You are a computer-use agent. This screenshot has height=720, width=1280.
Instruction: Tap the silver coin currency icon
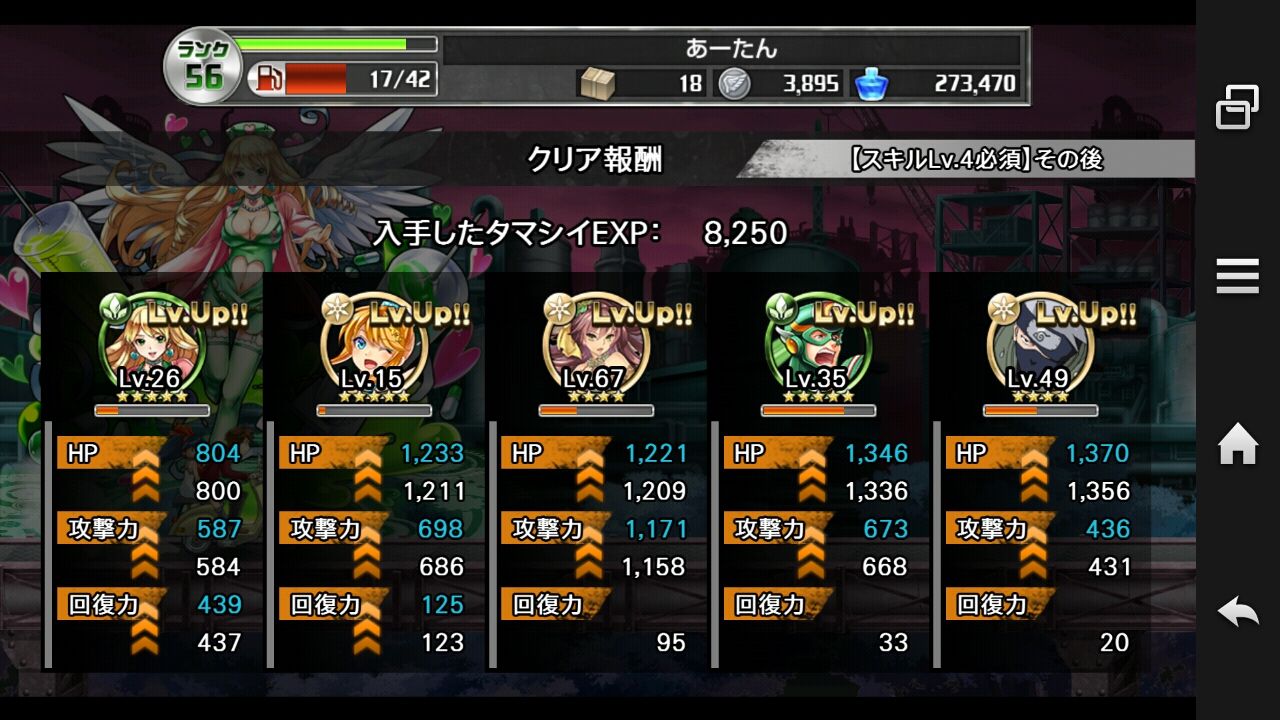pyautogui.click(x=736, y=84)
